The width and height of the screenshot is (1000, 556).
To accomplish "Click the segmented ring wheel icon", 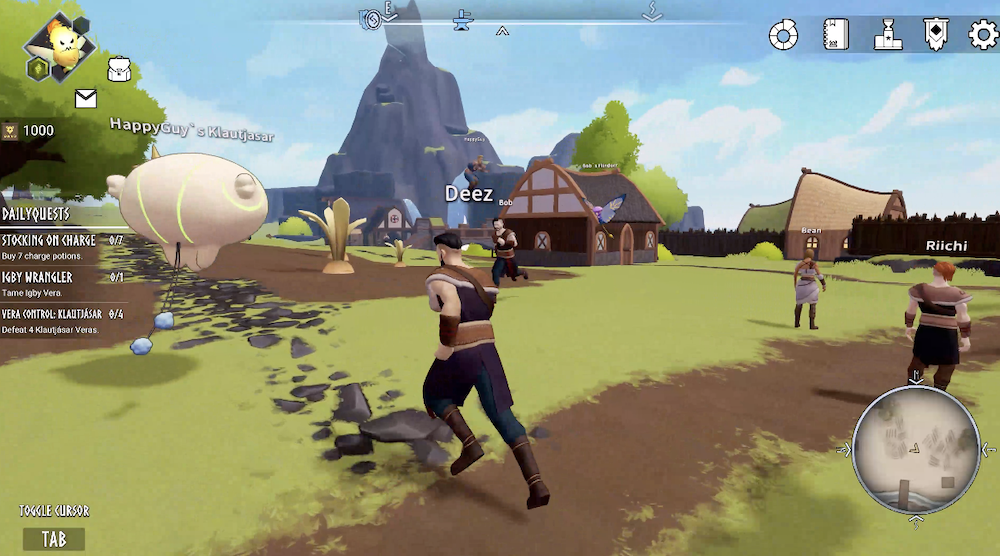I will pos(783,36).
